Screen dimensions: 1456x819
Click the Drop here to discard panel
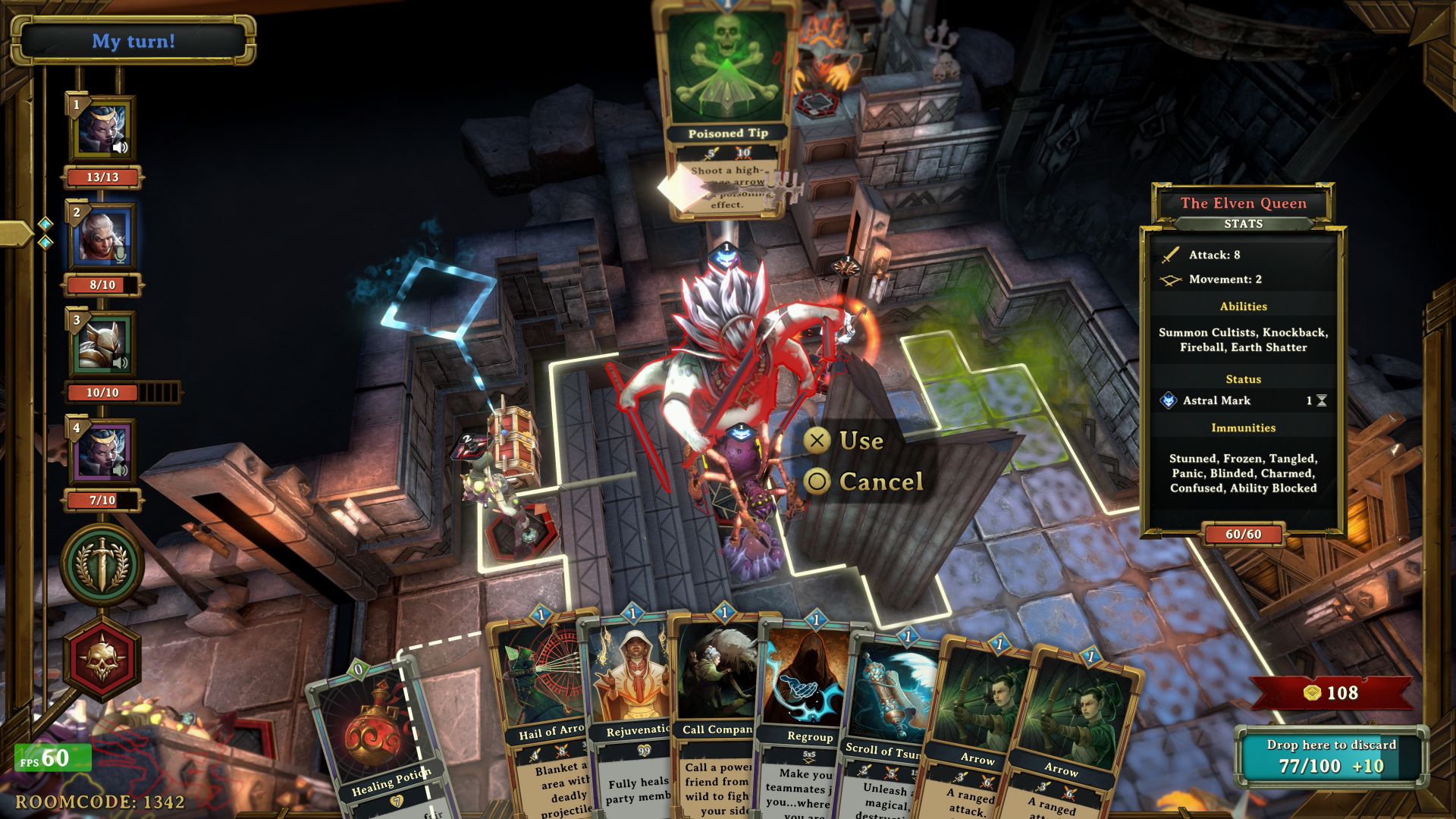coord(1331,756)
